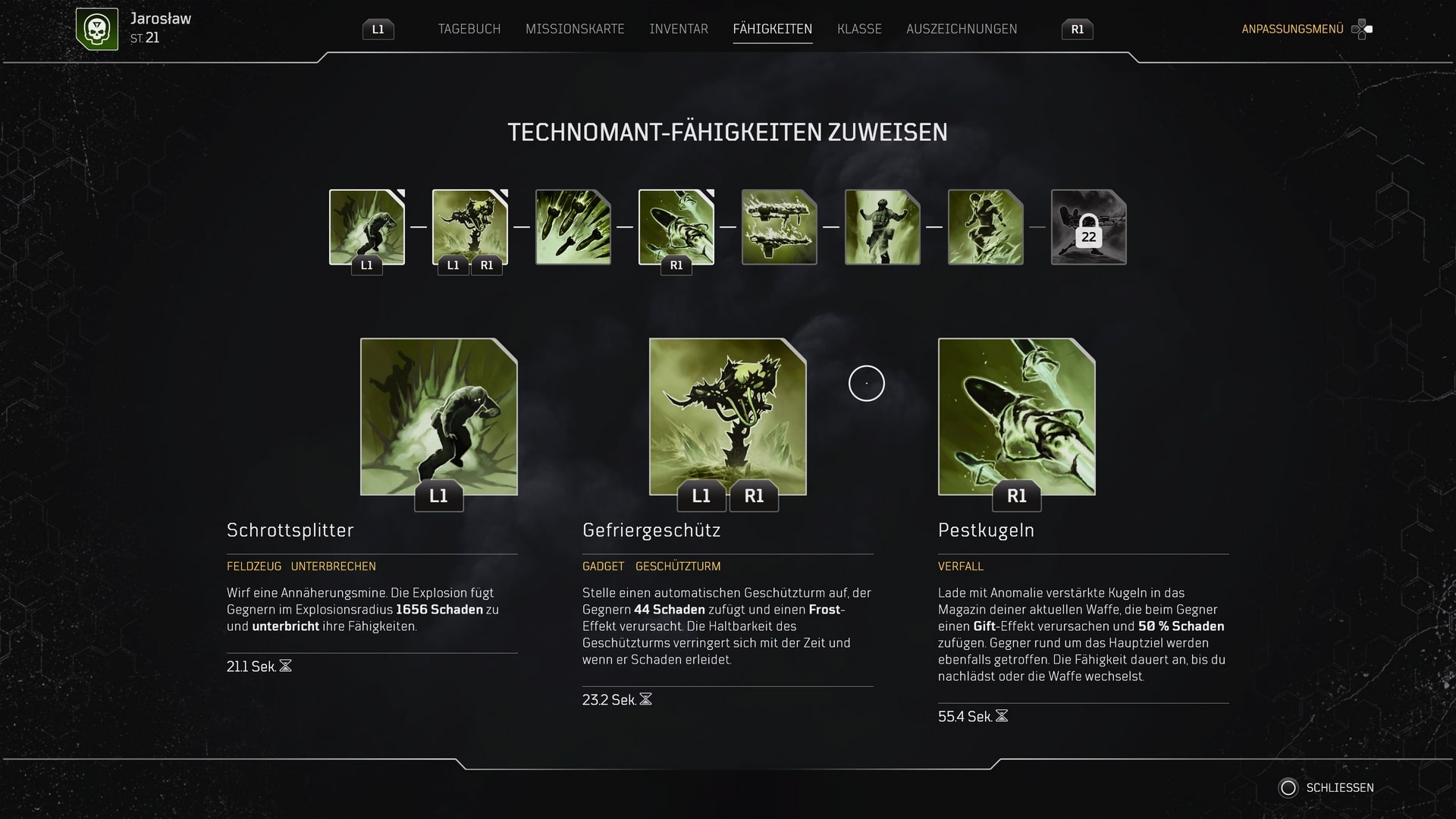Image resolution: width=1456 pixels, height=819 pixels.
Task: Select the twin weapons skill icon
Action: click(780, 227)
